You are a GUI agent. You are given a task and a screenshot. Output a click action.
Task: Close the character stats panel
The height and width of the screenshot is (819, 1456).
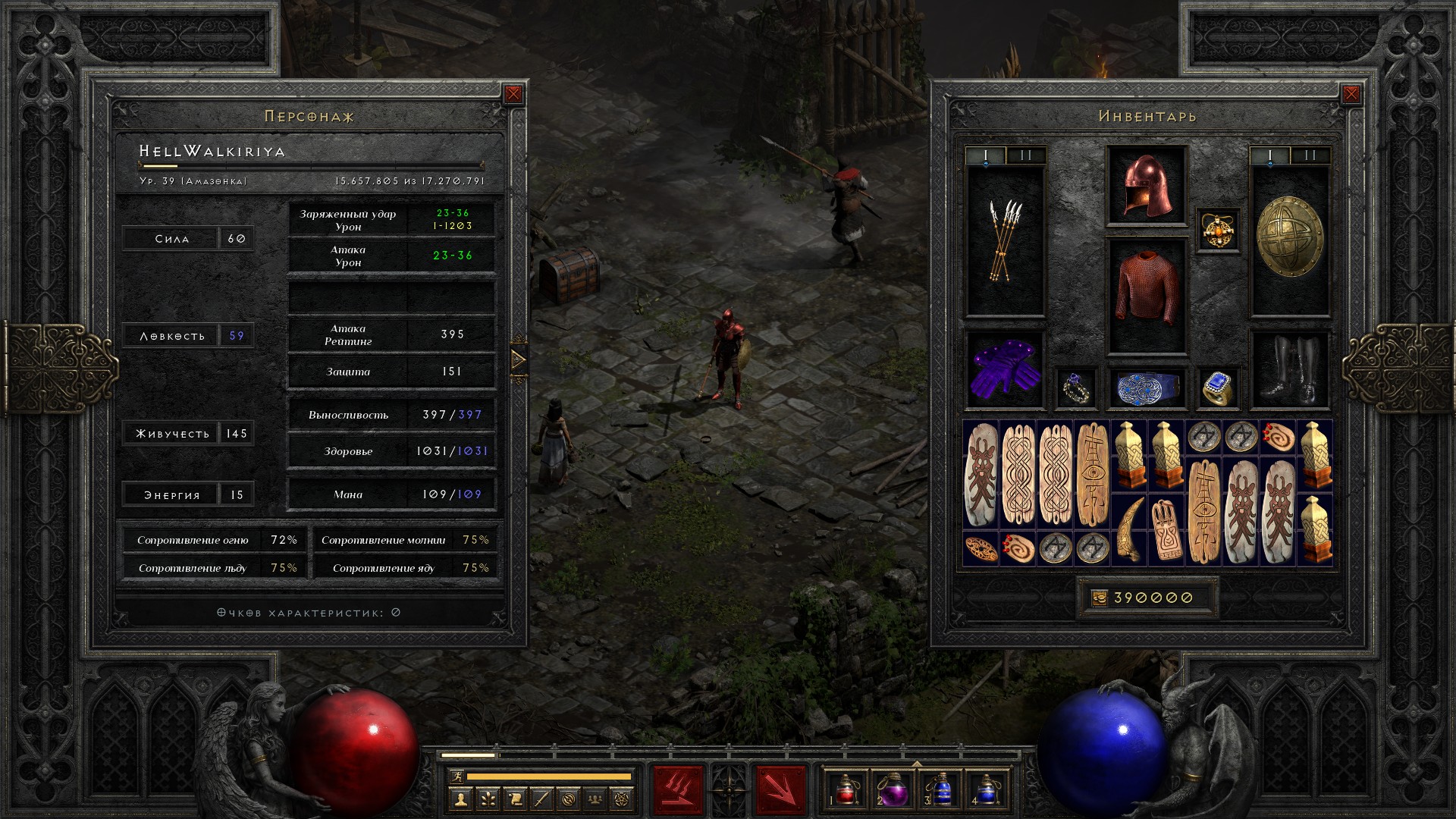pyautogui.click(x=513, y=94)
